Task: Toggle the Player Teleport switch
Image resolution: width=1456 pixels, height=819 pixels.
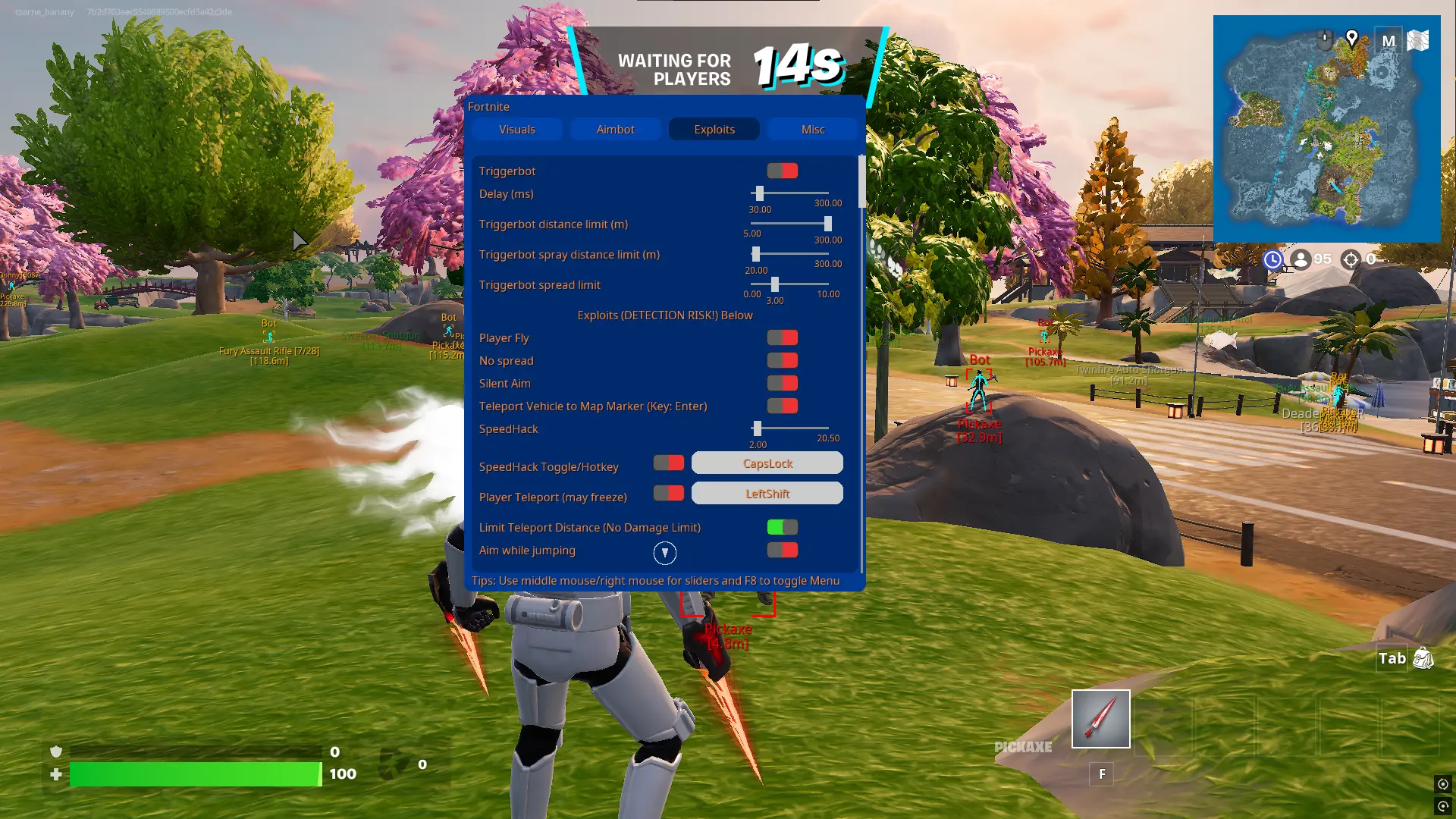Action: (669, 494)
